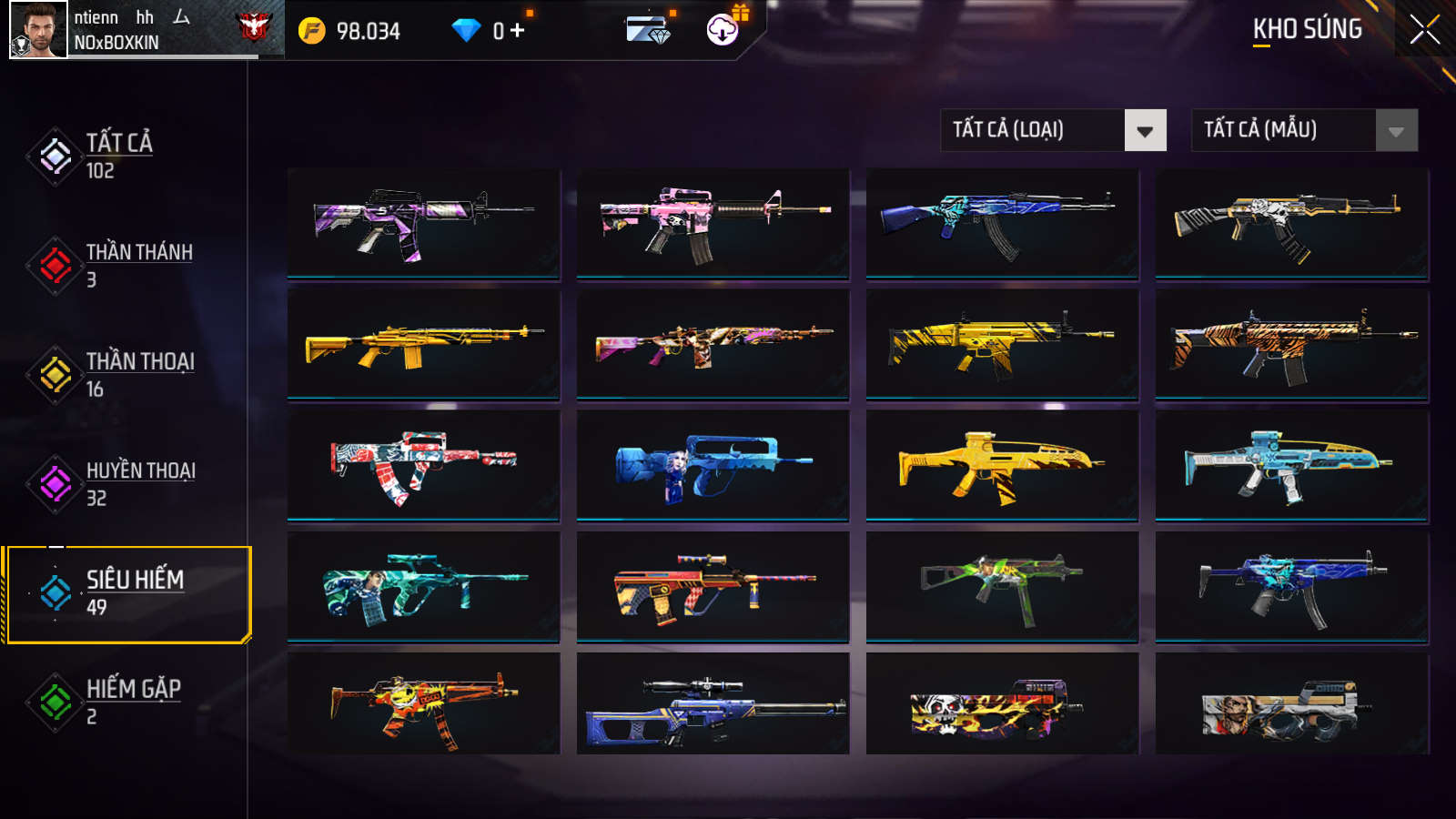Close the Kho Súng weapon vault screen

click(1424, 30)
